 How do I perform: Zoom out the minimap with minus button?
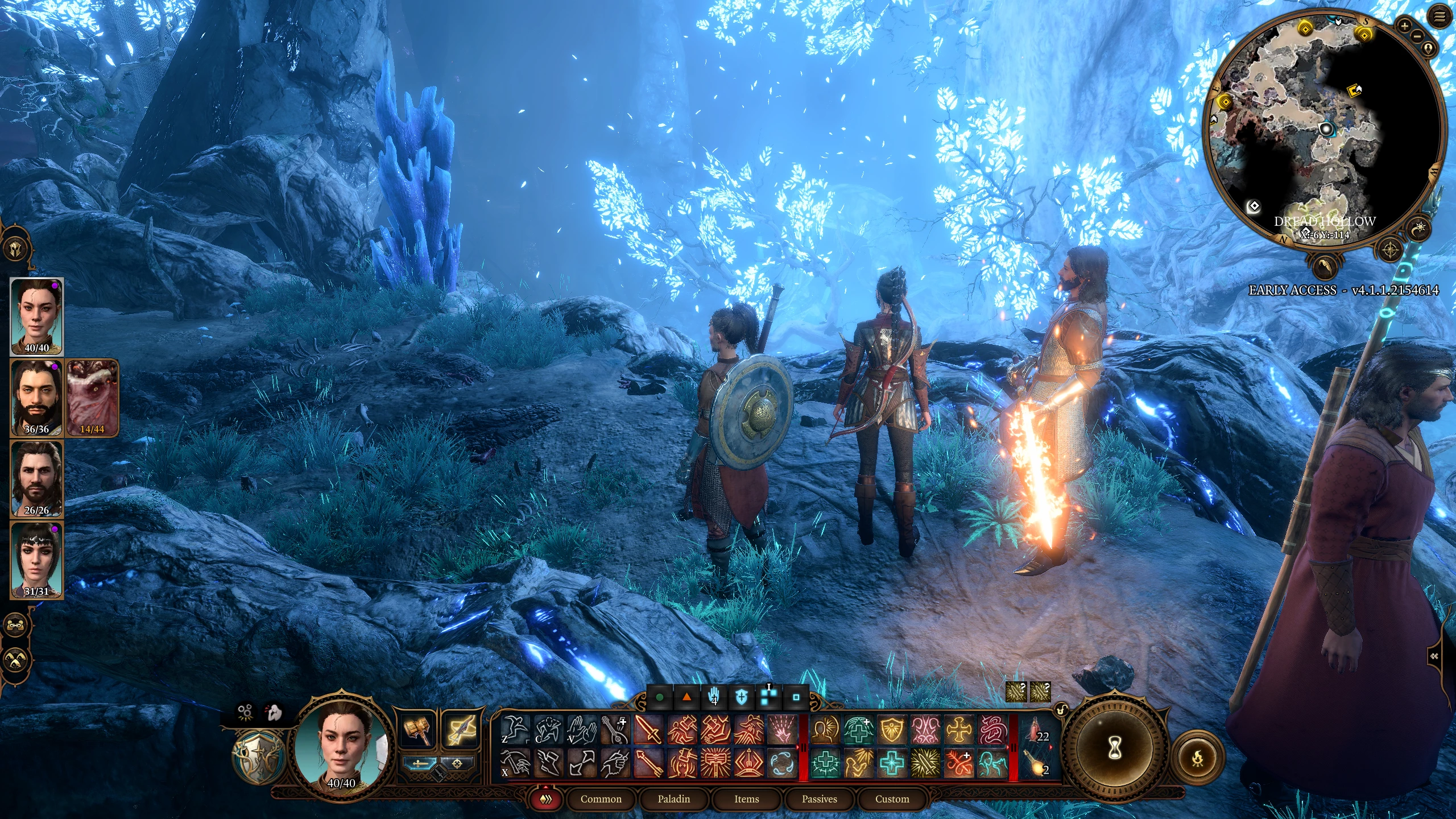tap(1417, 36)
